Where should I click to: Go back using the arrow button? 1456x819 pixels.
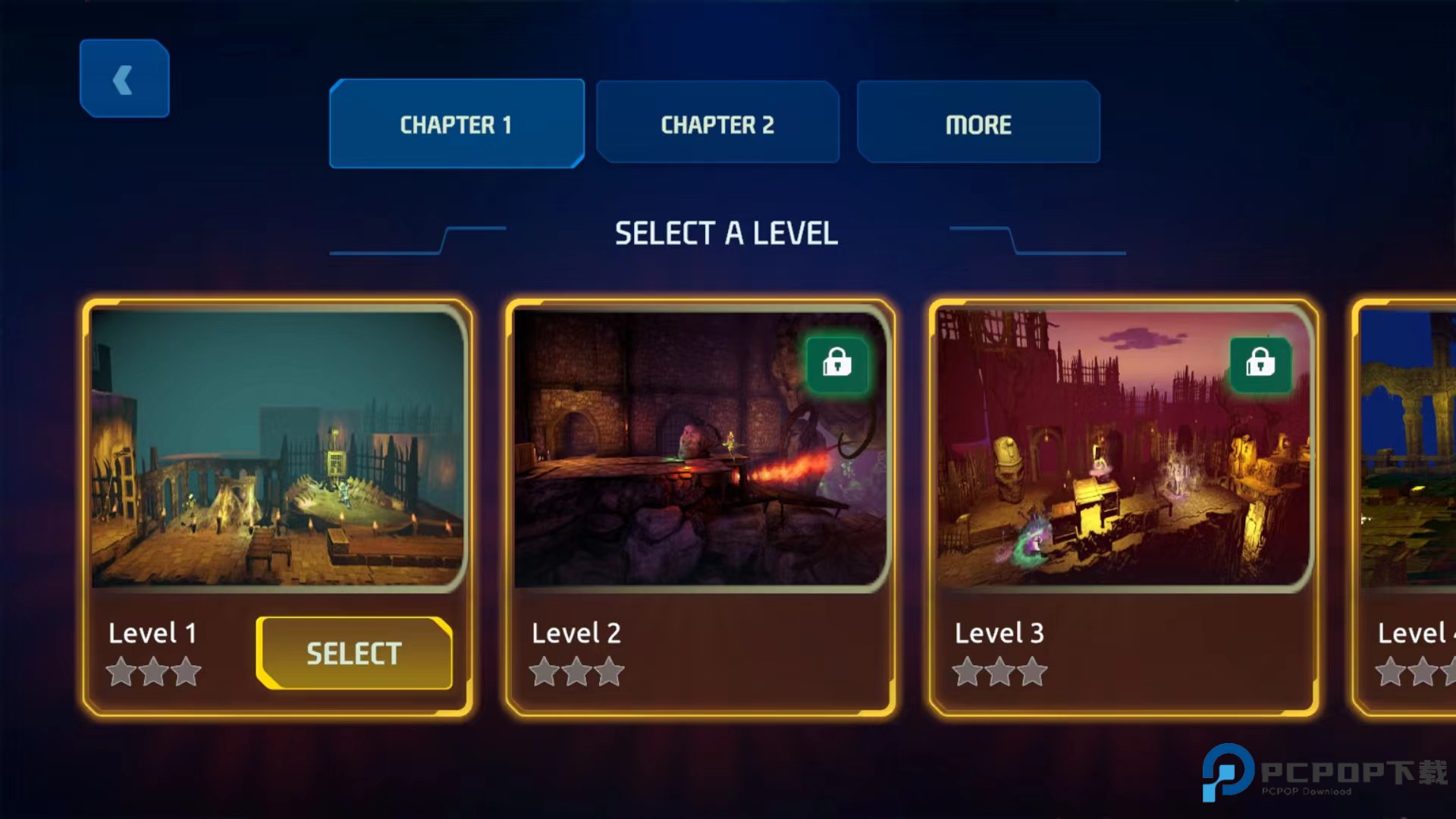click(124, 79)
